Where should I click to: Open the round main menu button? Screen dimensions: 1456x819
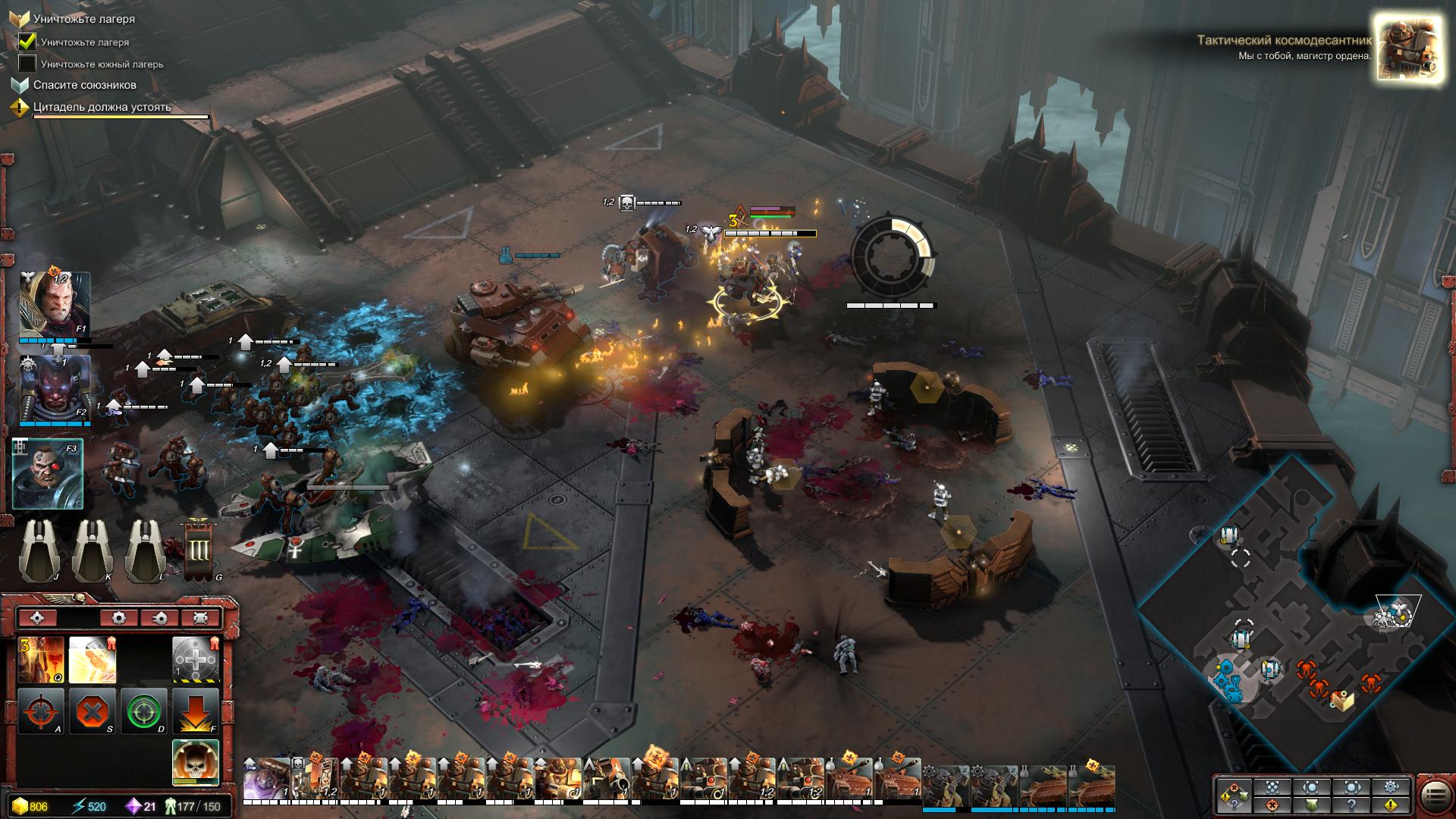click(x=1435, y=796)
